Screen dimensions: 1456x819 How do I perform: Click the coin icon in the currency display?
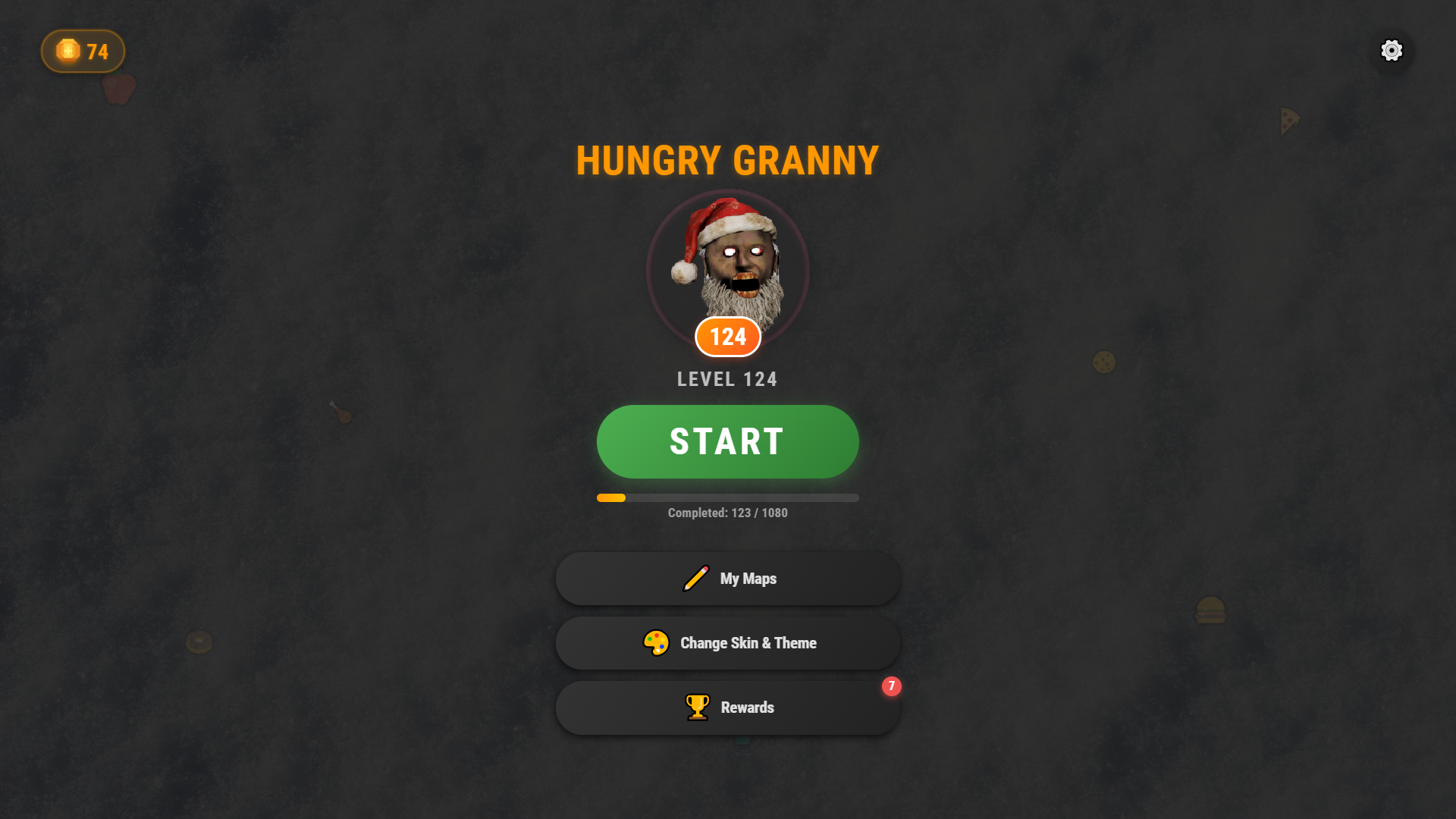pos(67,51)
